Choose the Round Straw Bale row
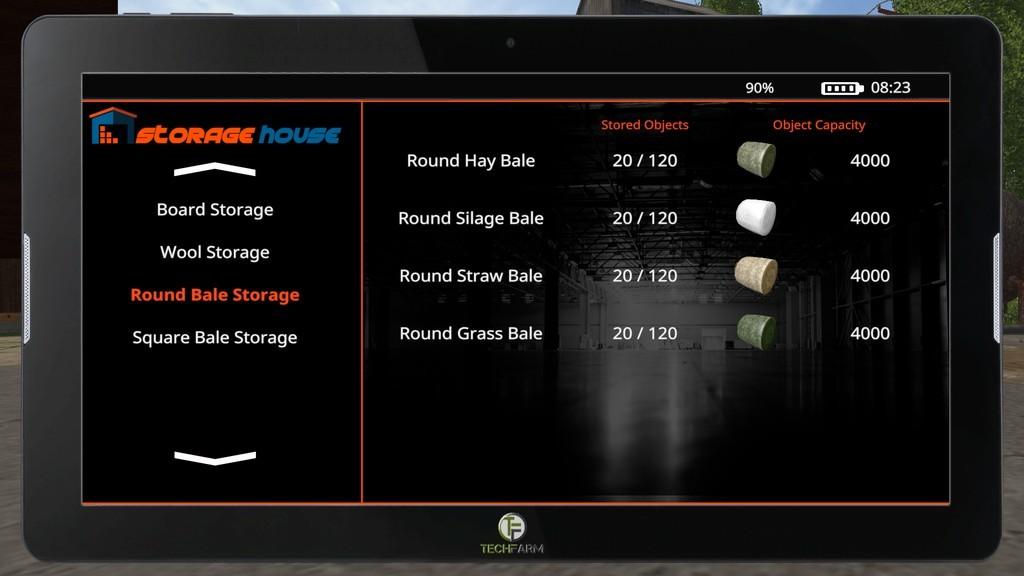1024x576 pixels. coord(471,276)
